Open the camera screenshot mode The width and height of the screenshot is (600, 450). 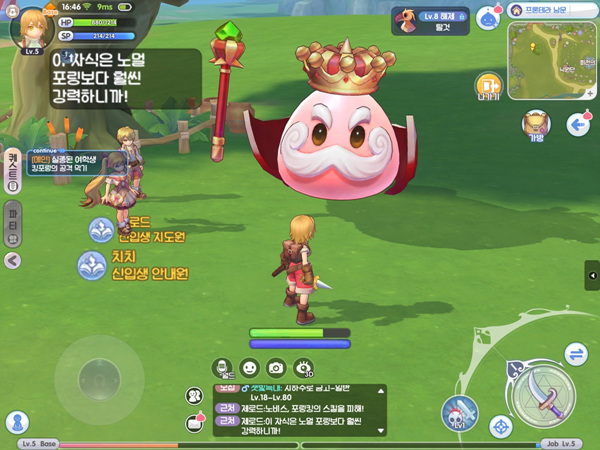276,368
